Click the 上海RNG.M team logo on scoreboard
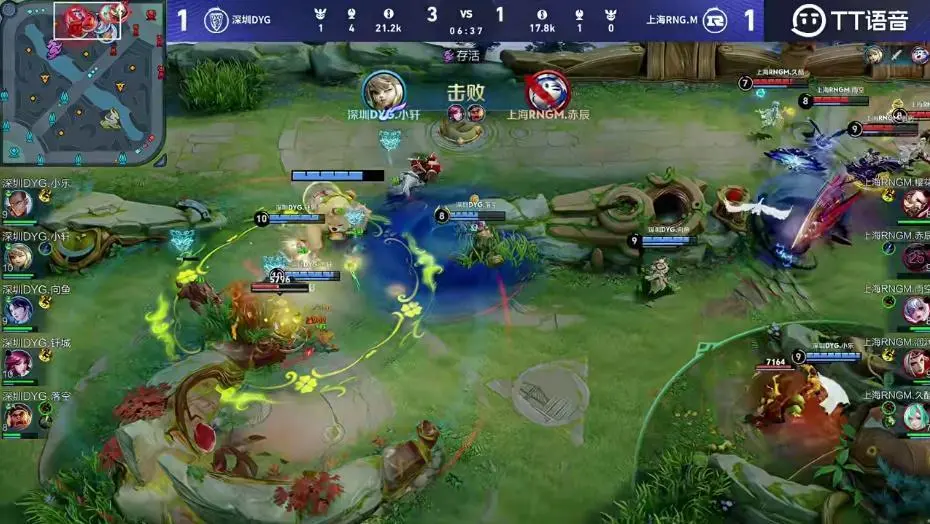The image size is (930, 524). pyautogui.click(x=714, y=20)
